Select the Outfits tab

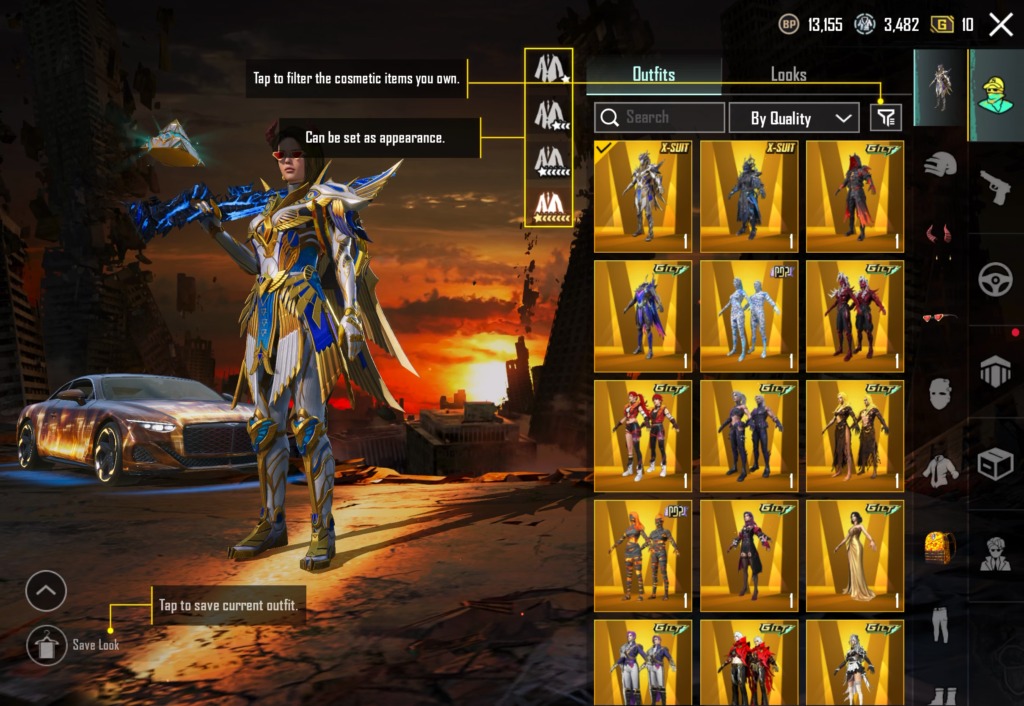(653, 74)
